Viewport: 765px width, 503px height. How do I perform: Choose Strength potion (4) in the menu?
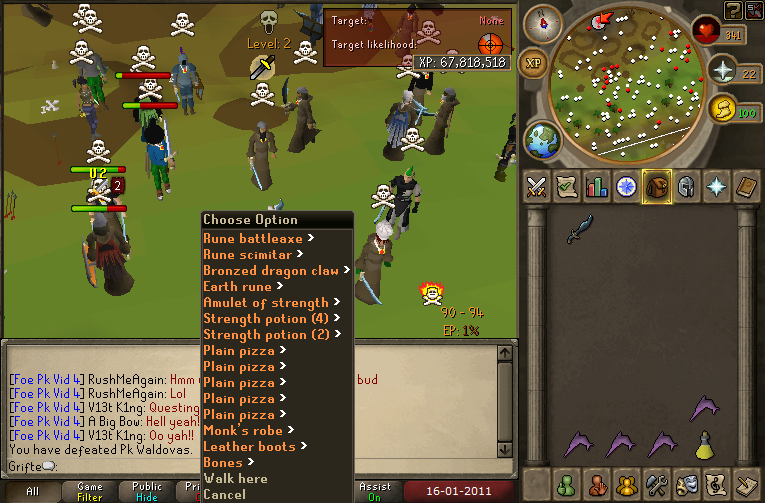click(x=265, y=319)
